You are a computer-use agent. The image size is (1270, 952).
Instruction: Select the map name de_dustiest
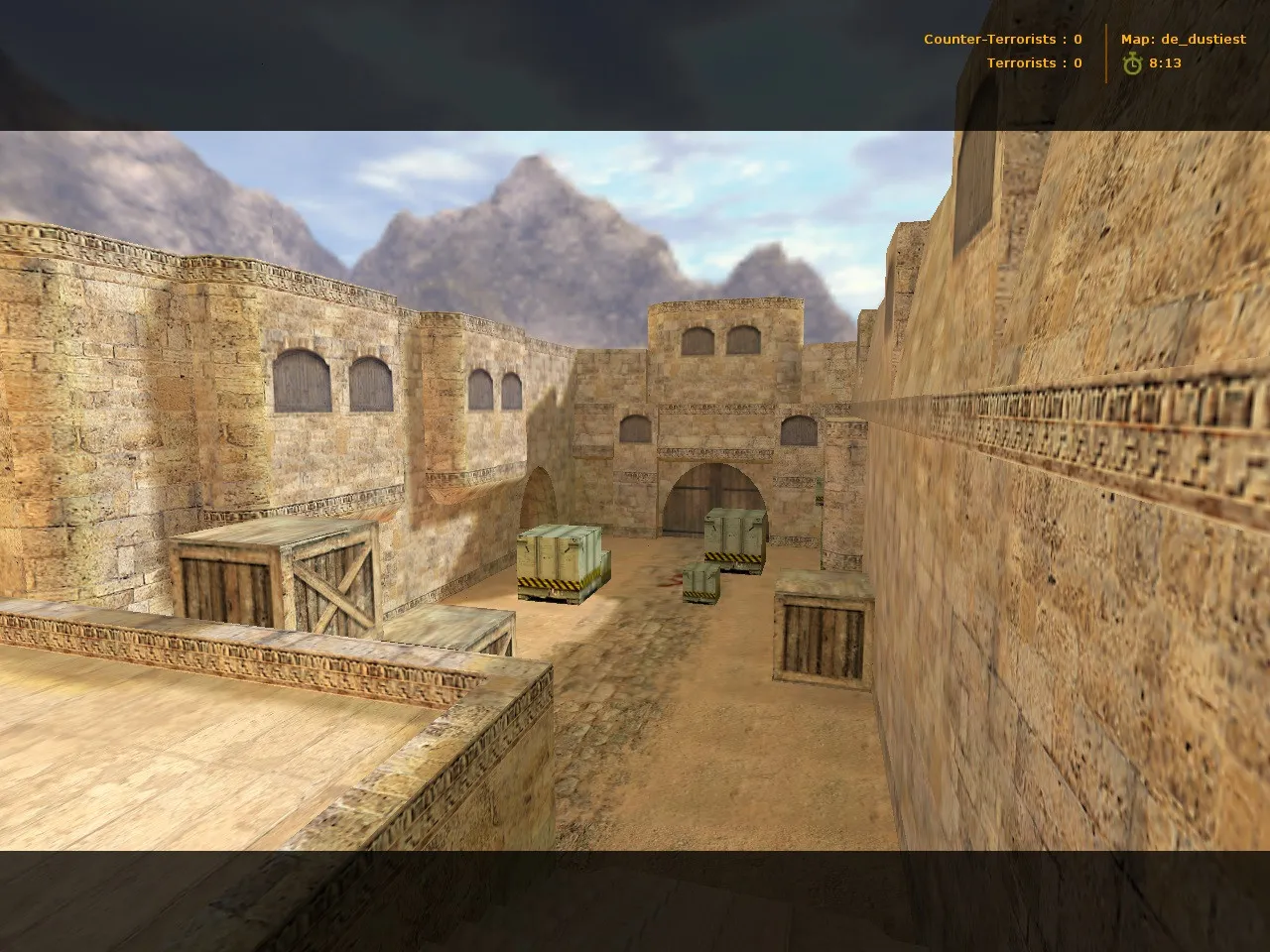click(x=1201, y=39)
